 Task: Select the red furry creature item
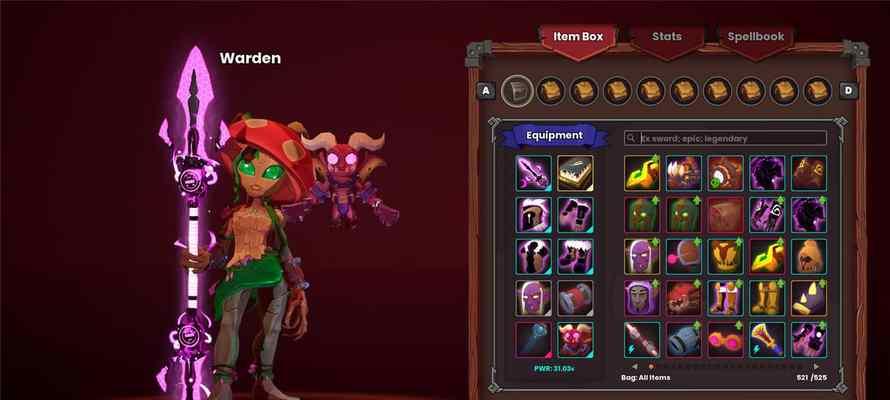684,297
